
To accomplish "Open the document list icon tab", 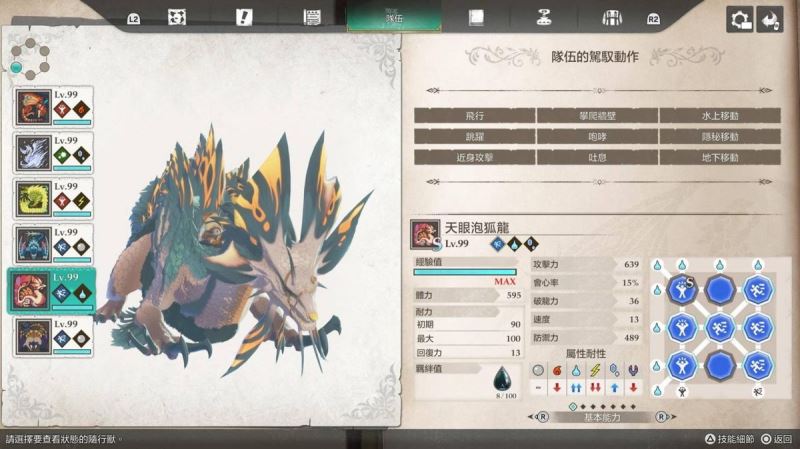I will pyautogui.click(x=311, y=17).
